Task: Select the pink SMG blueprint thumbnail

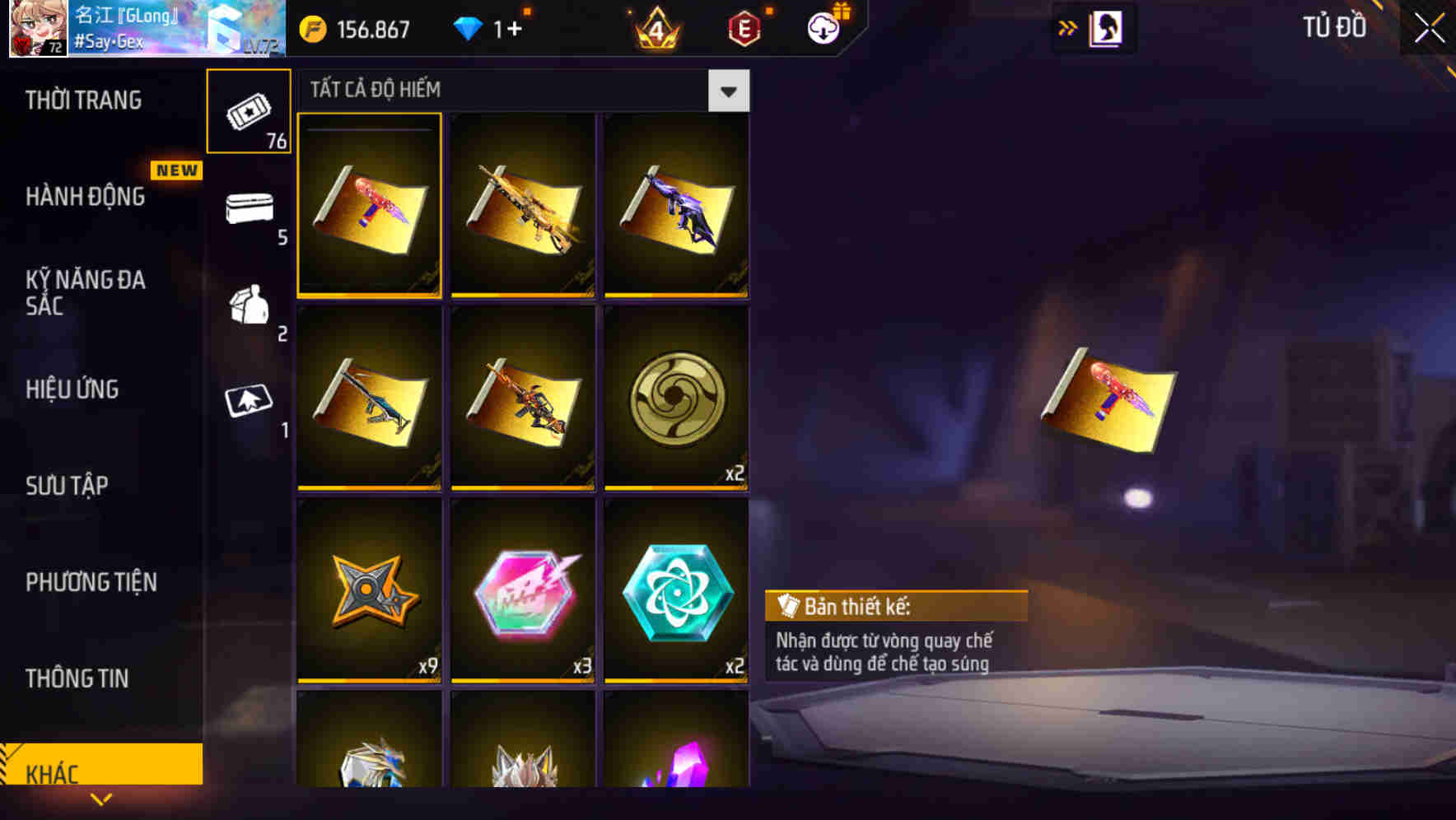Action: coord(370,207)
